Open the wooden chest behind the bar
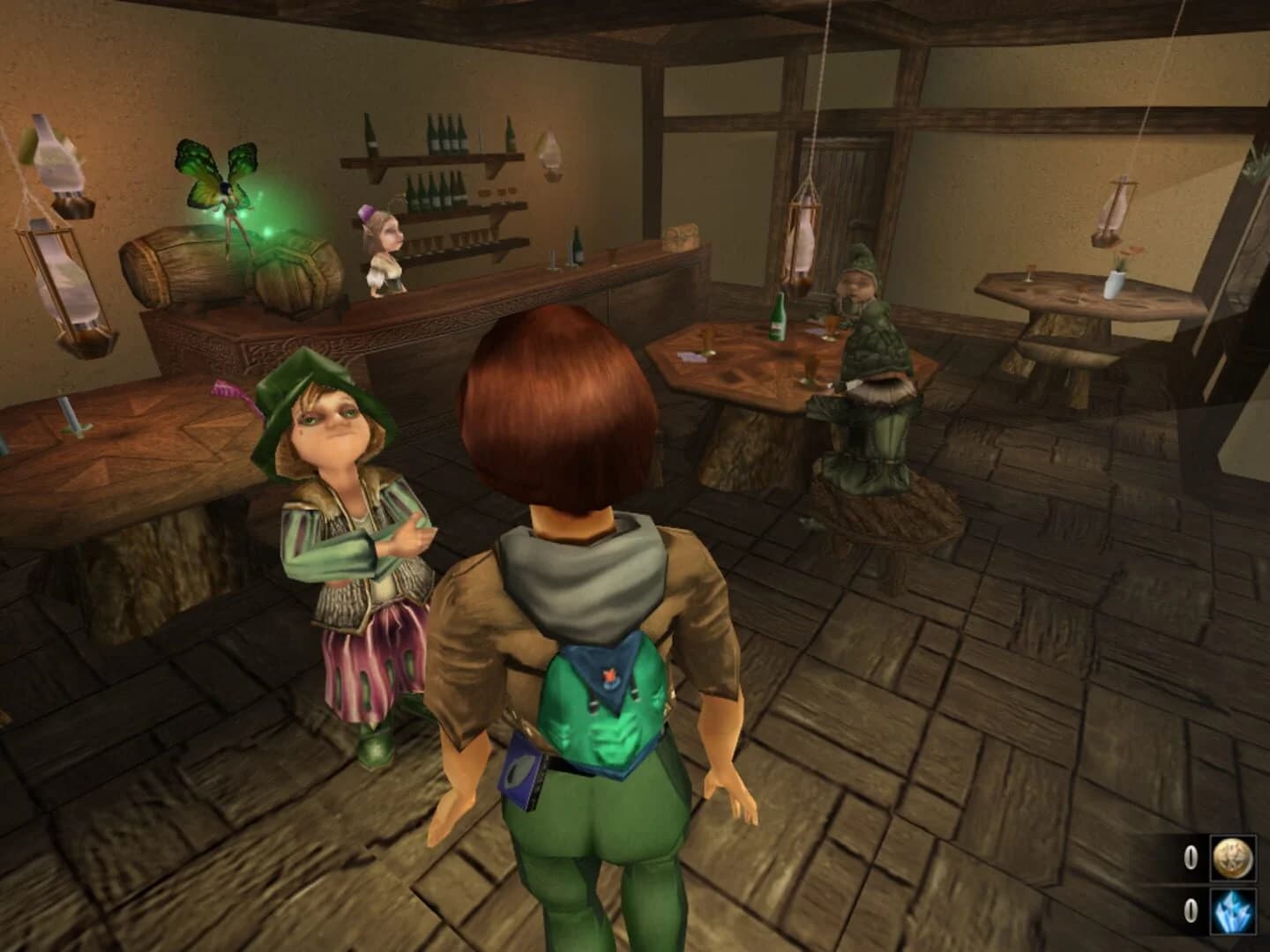Viewport: 1270px width, 952px height. coord(681,236)
